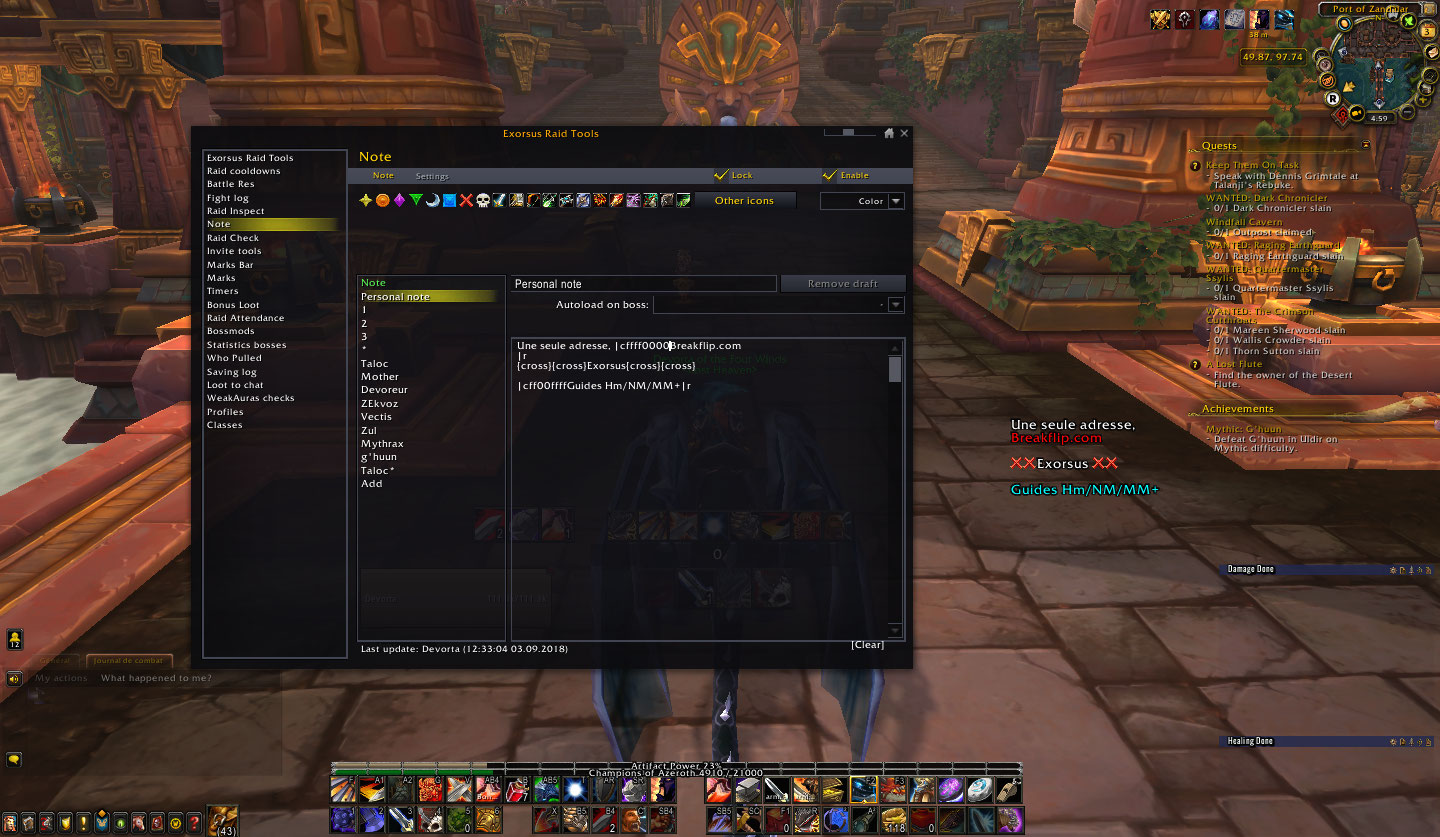Insert the green triangle raid marker icon
1440x837 pixels.
click(x=417, y=200)
